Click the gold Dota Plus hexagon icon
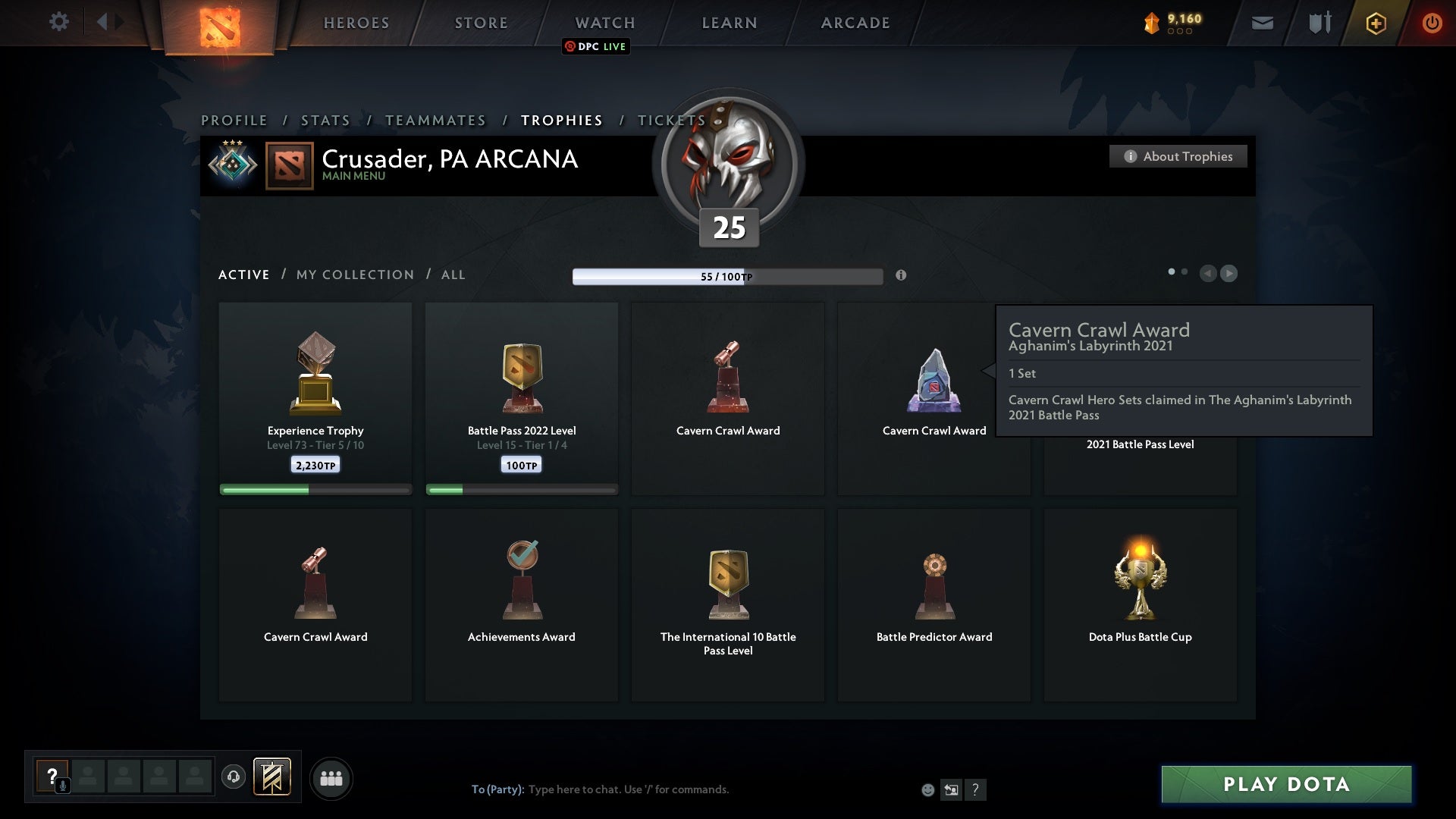1456x819 pixels. 1375,23
